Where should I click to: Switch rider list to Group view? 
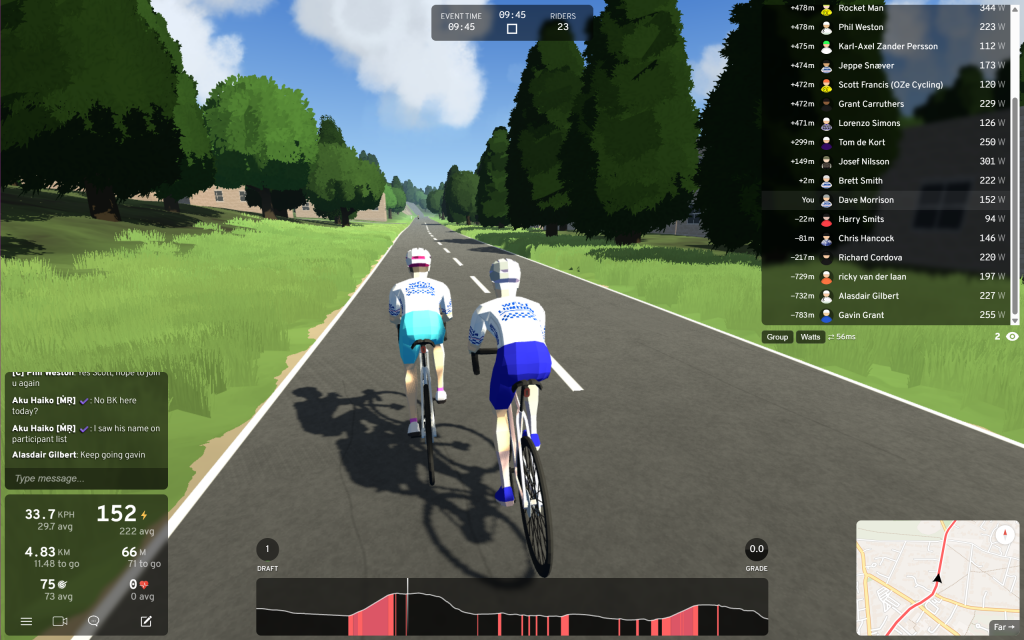pos(777,337)
